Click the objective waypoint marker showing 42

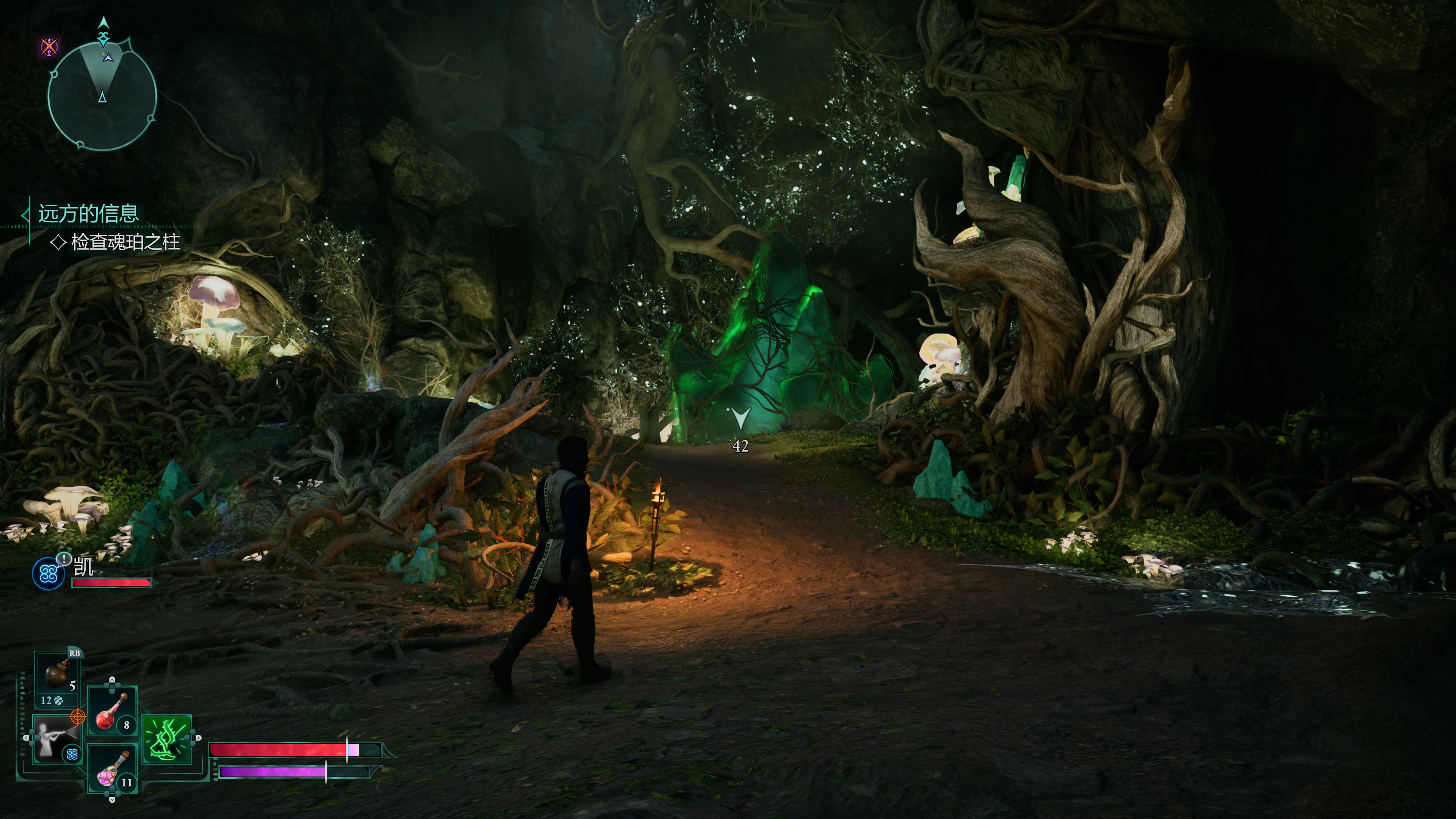[x=740, y=419]
